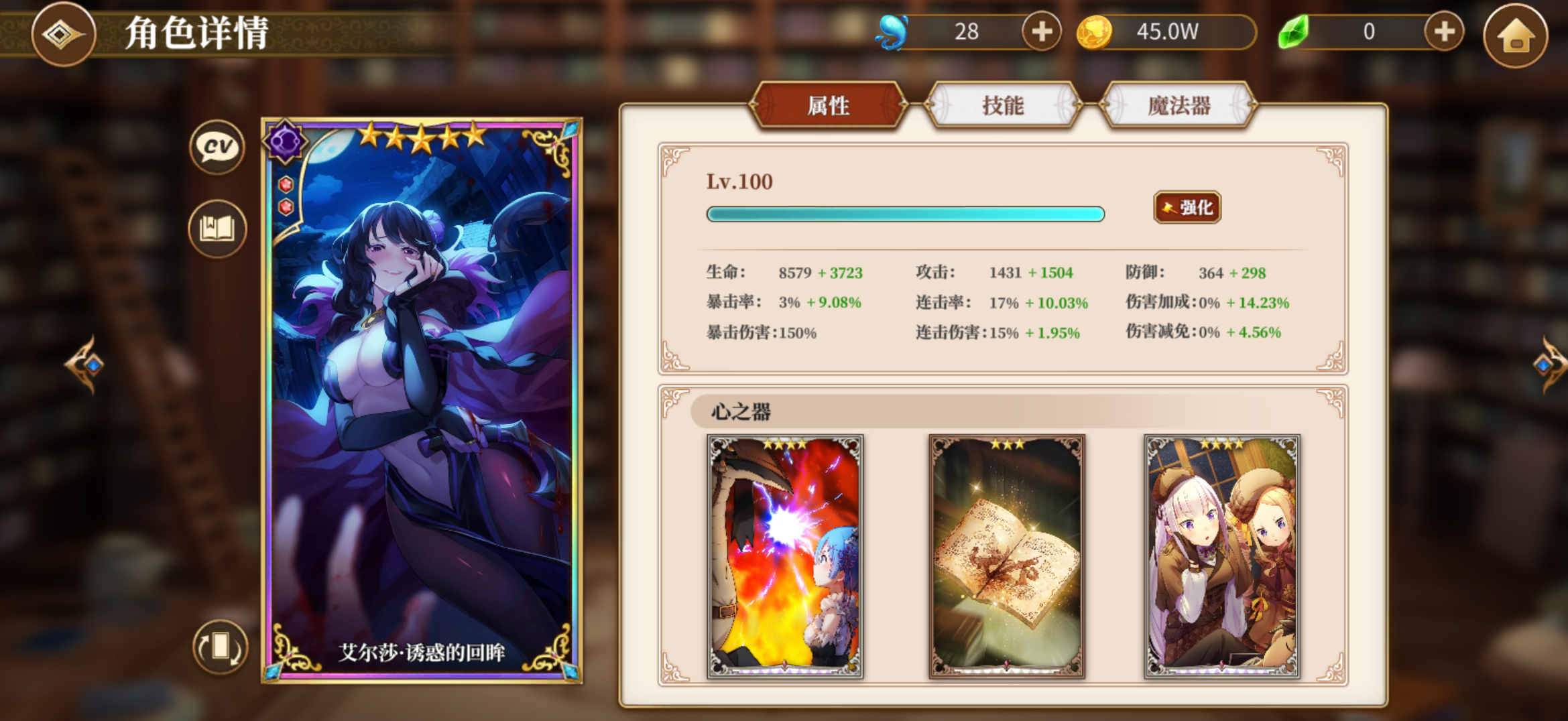
Task: Select the purple element emblem on the card
Action: click(x=286, y=141)
